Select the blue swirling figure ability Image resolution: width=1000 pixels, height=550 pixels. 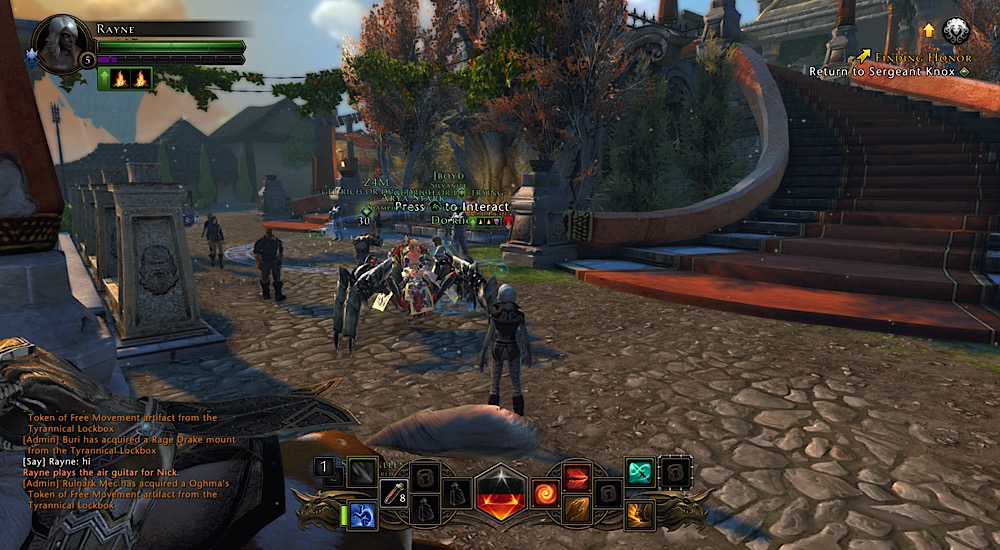[x=363, y=514]
